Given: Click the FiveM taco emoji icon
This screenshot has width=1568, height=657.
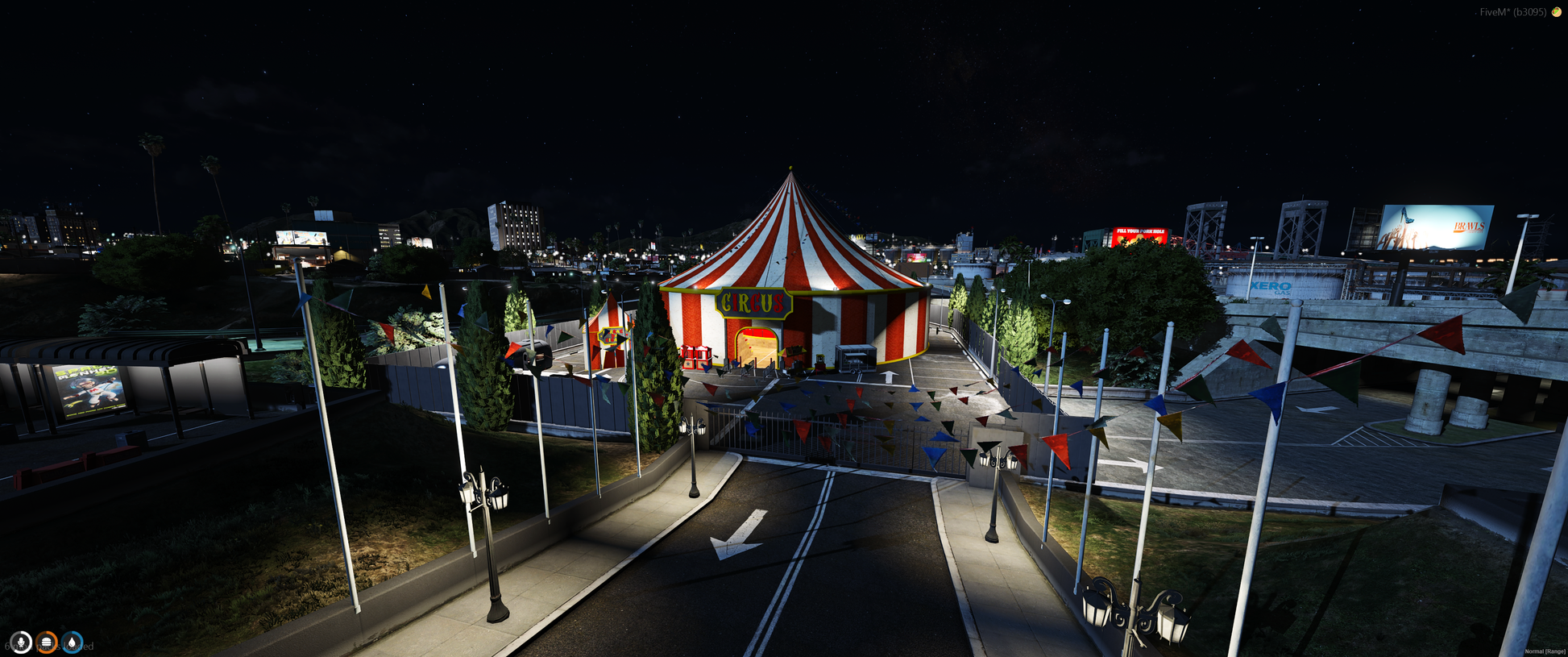Looking at the screenshot, I should tap(1556, 12).
